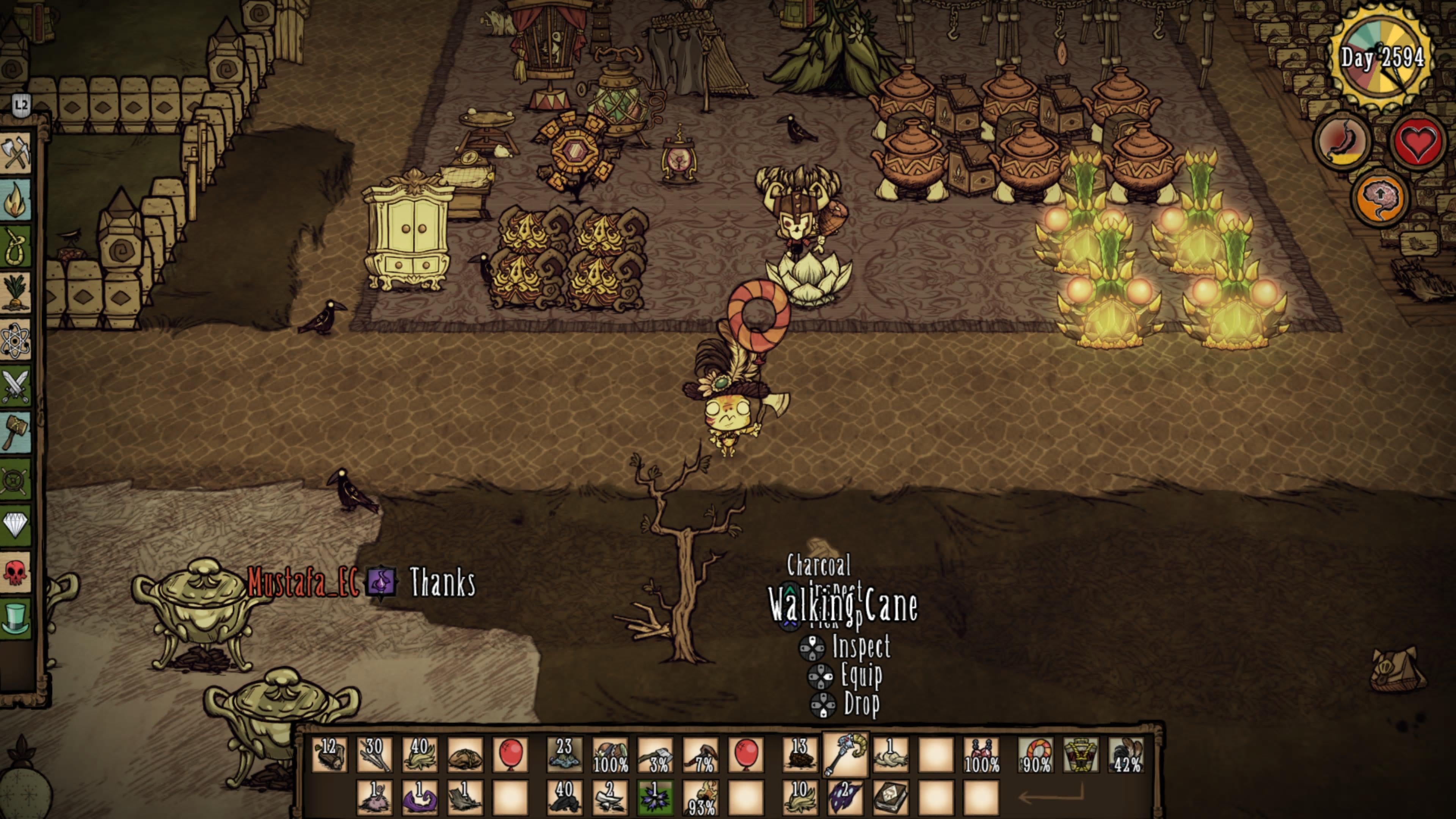Select the pickaxe at 7% durability
The image size is (1456, 819).
pos(701,755)
